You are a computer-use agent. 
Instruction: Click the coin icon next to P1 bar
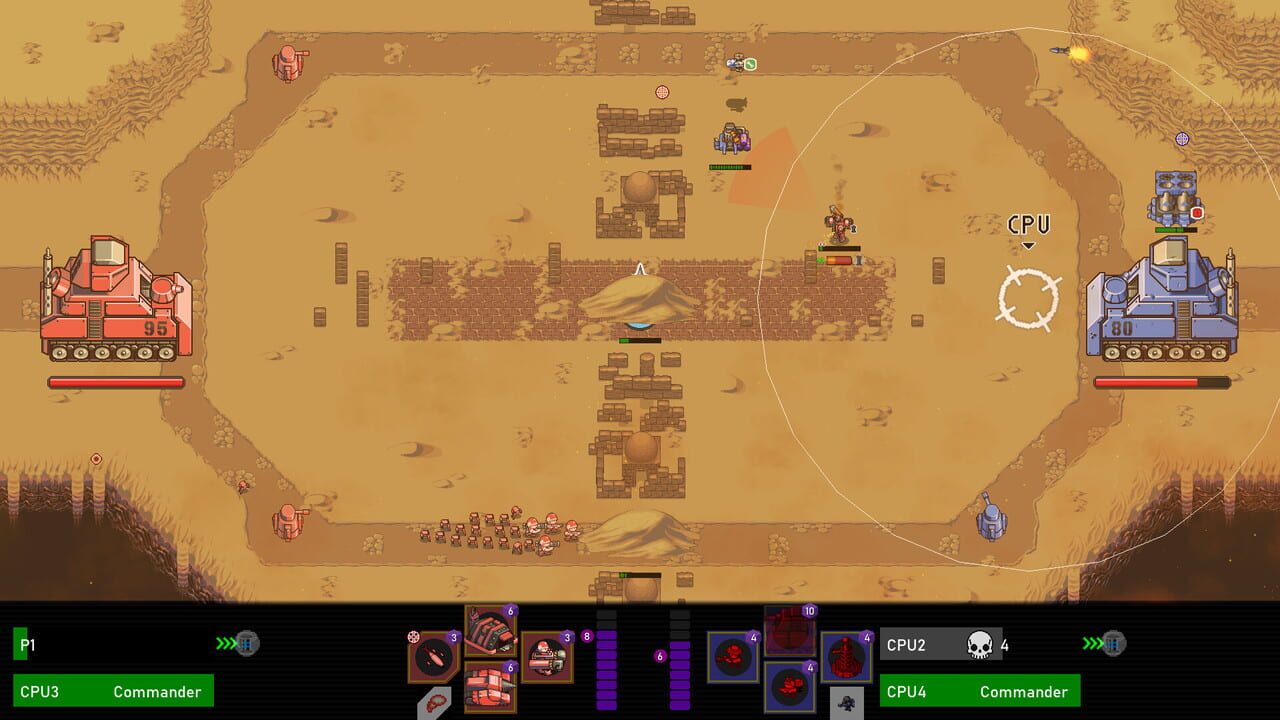(x=247, y=645)
